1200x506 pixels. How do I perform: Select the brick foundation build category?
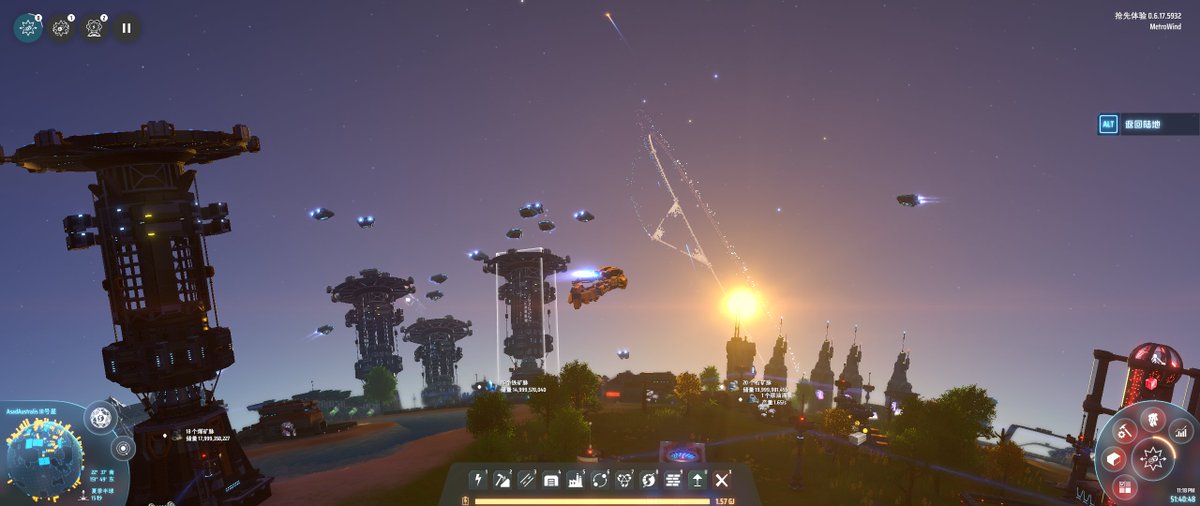673,480
